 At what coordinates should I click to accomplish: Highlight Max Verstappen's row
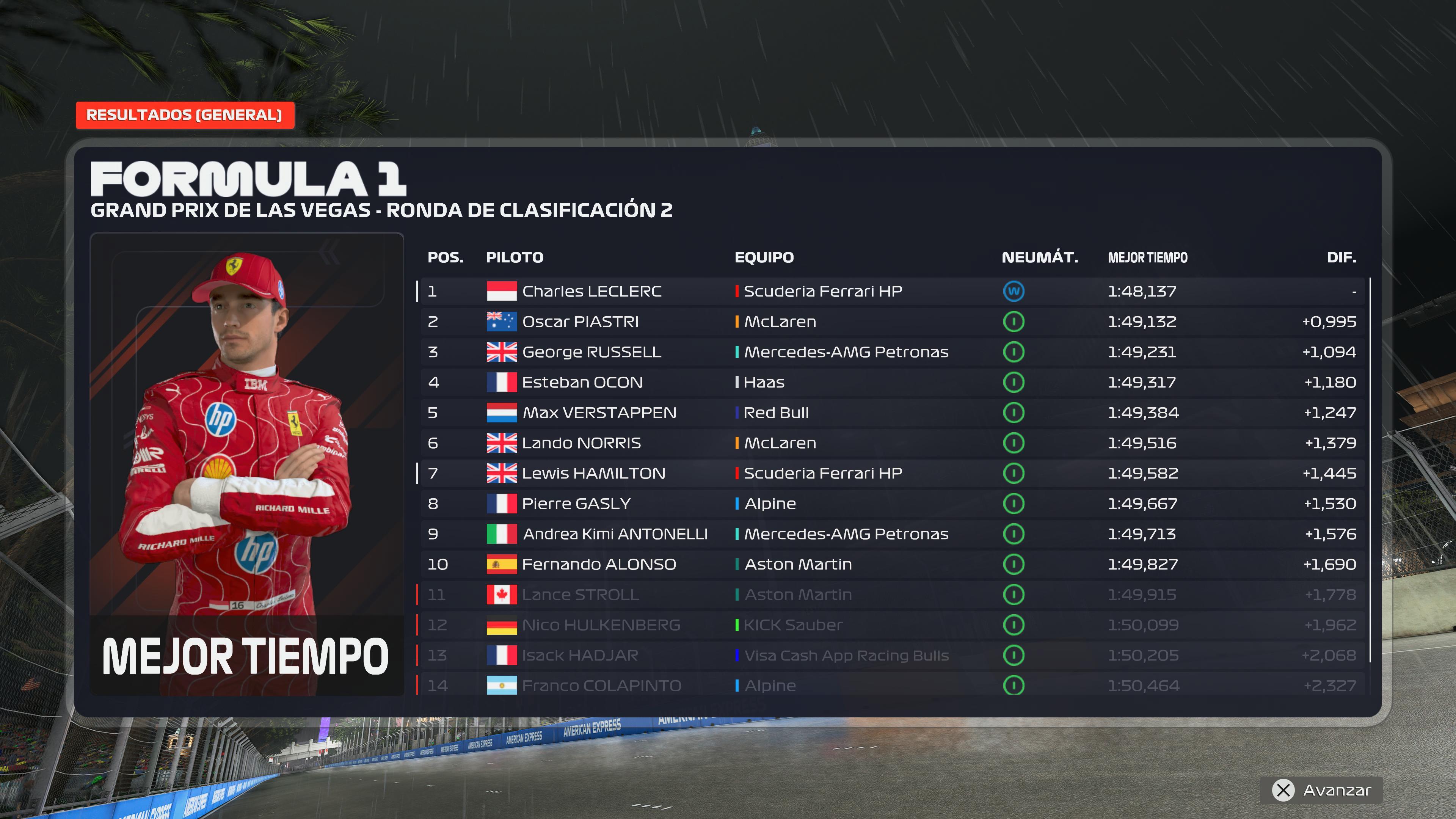click(x=891, y=413)
